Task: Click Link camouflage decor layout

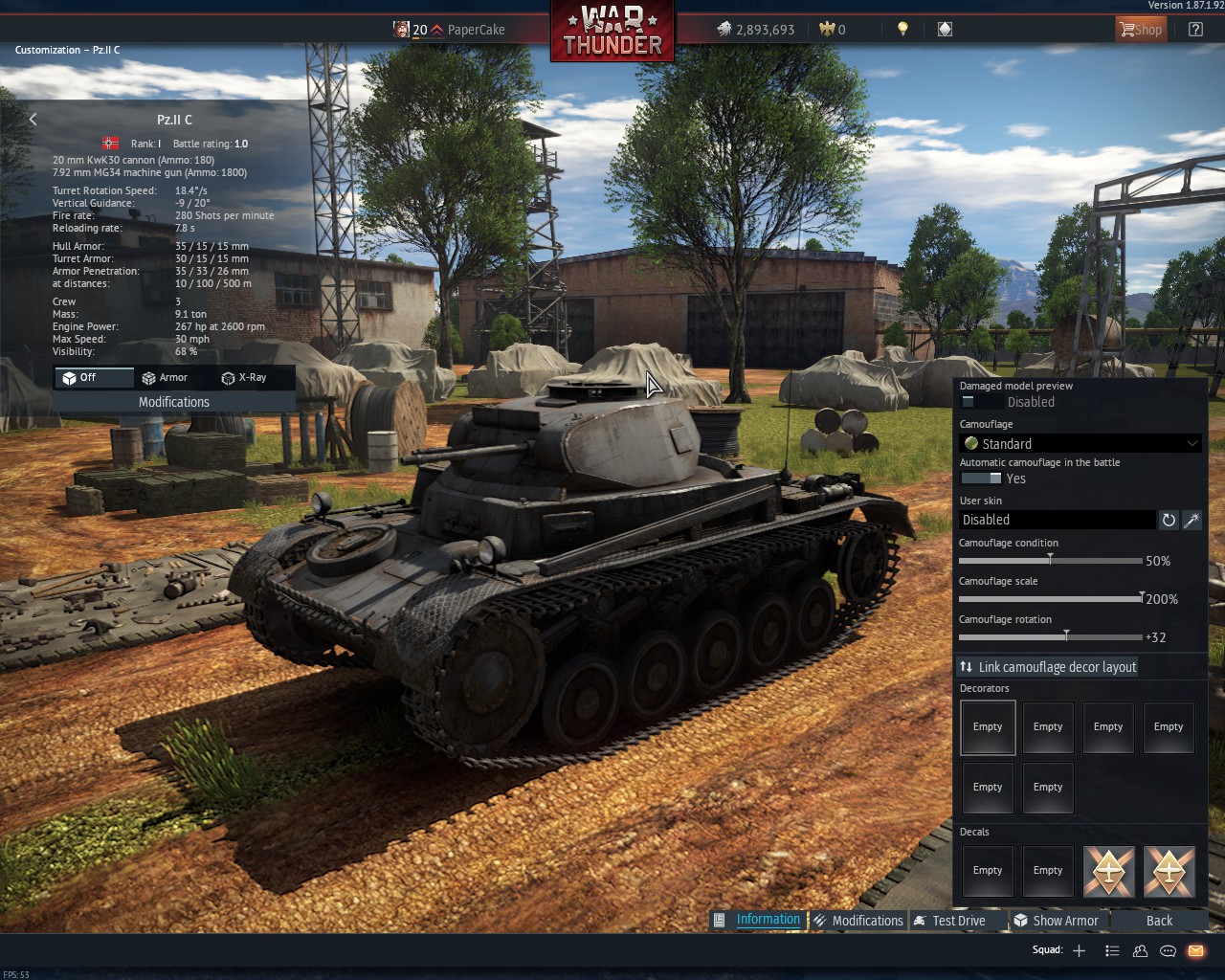Action: [x=1048, y=667]
